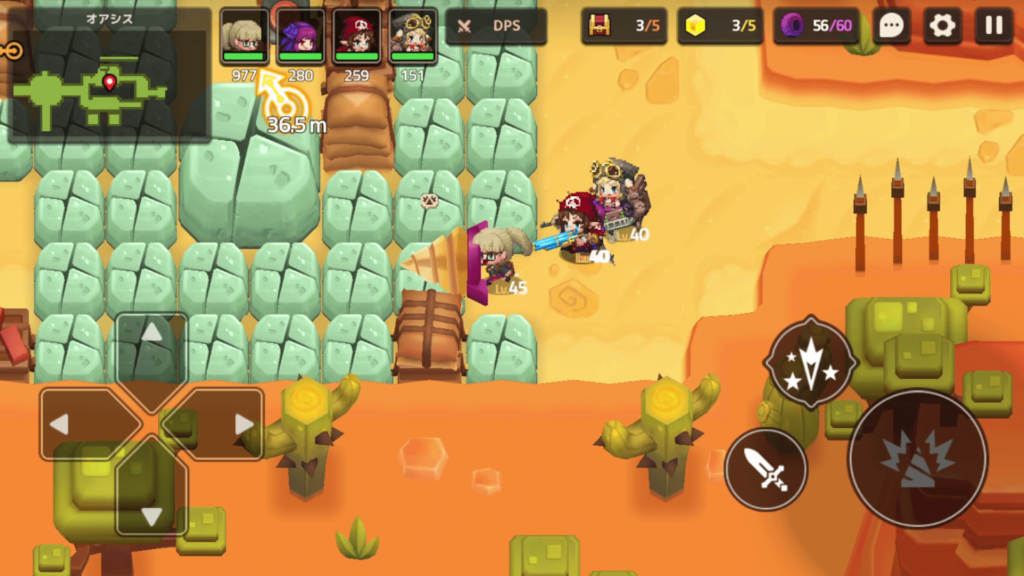Tap the D-pad right arrow
1024x576 pixels.
click(x=228, y=424)
